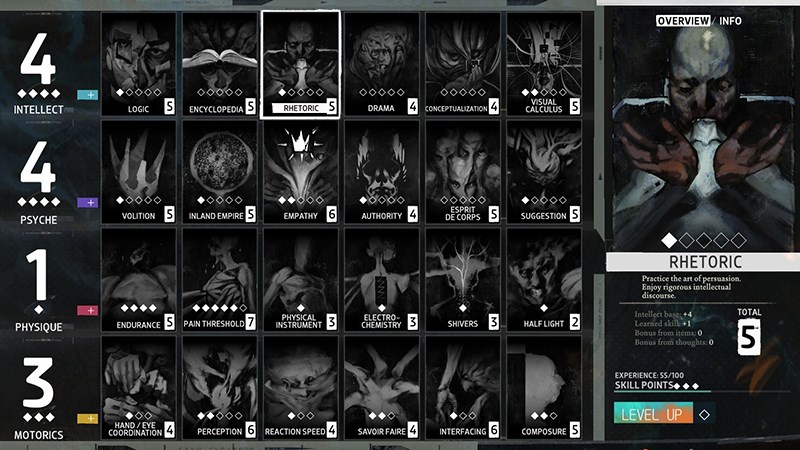Choose the Inland Empire skill card
Viewport: 800px width, 450px height.
pos(219,172)
